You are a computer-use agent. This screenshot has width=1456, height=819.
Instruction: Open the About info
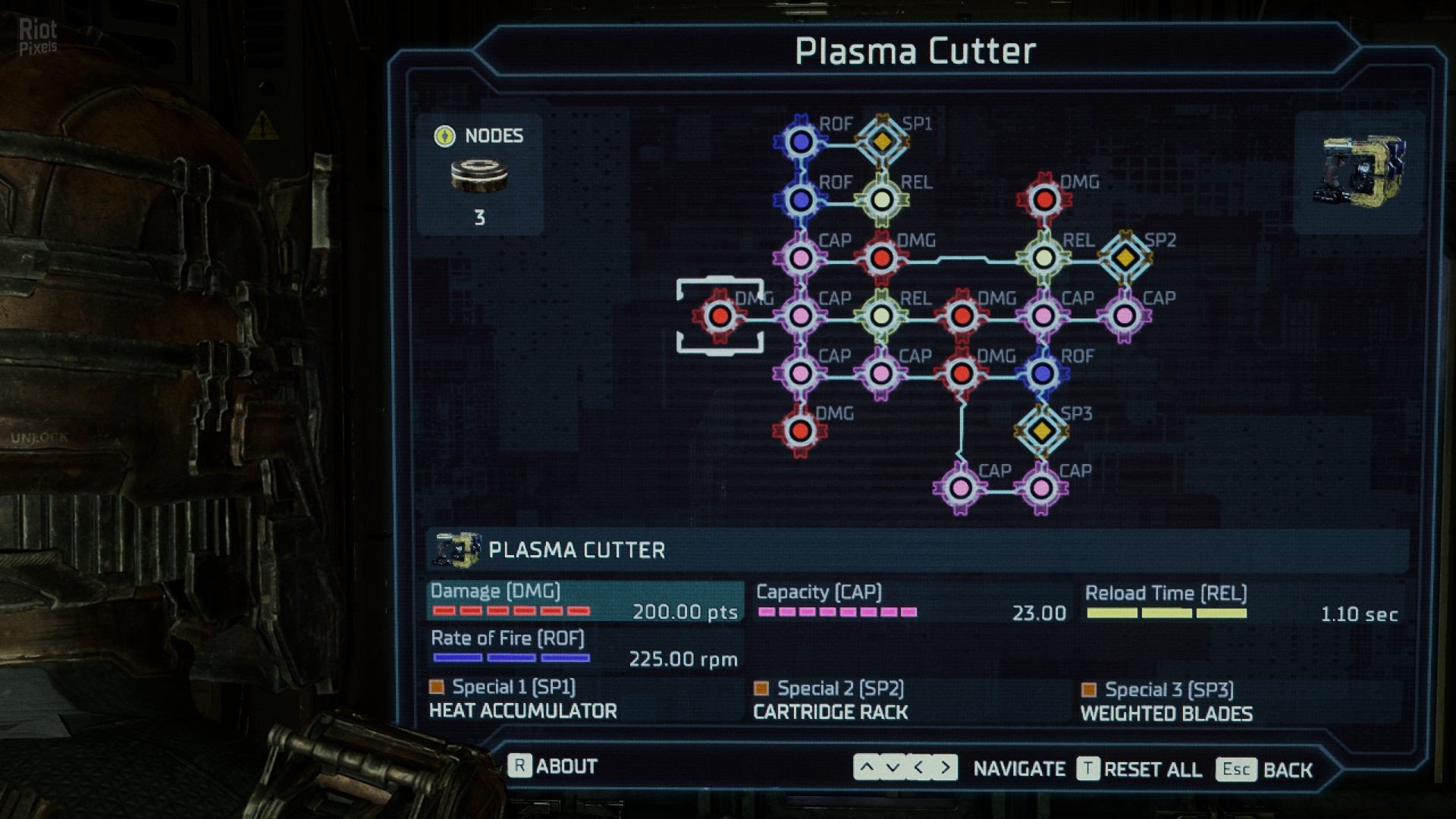(x=553, y=766)
